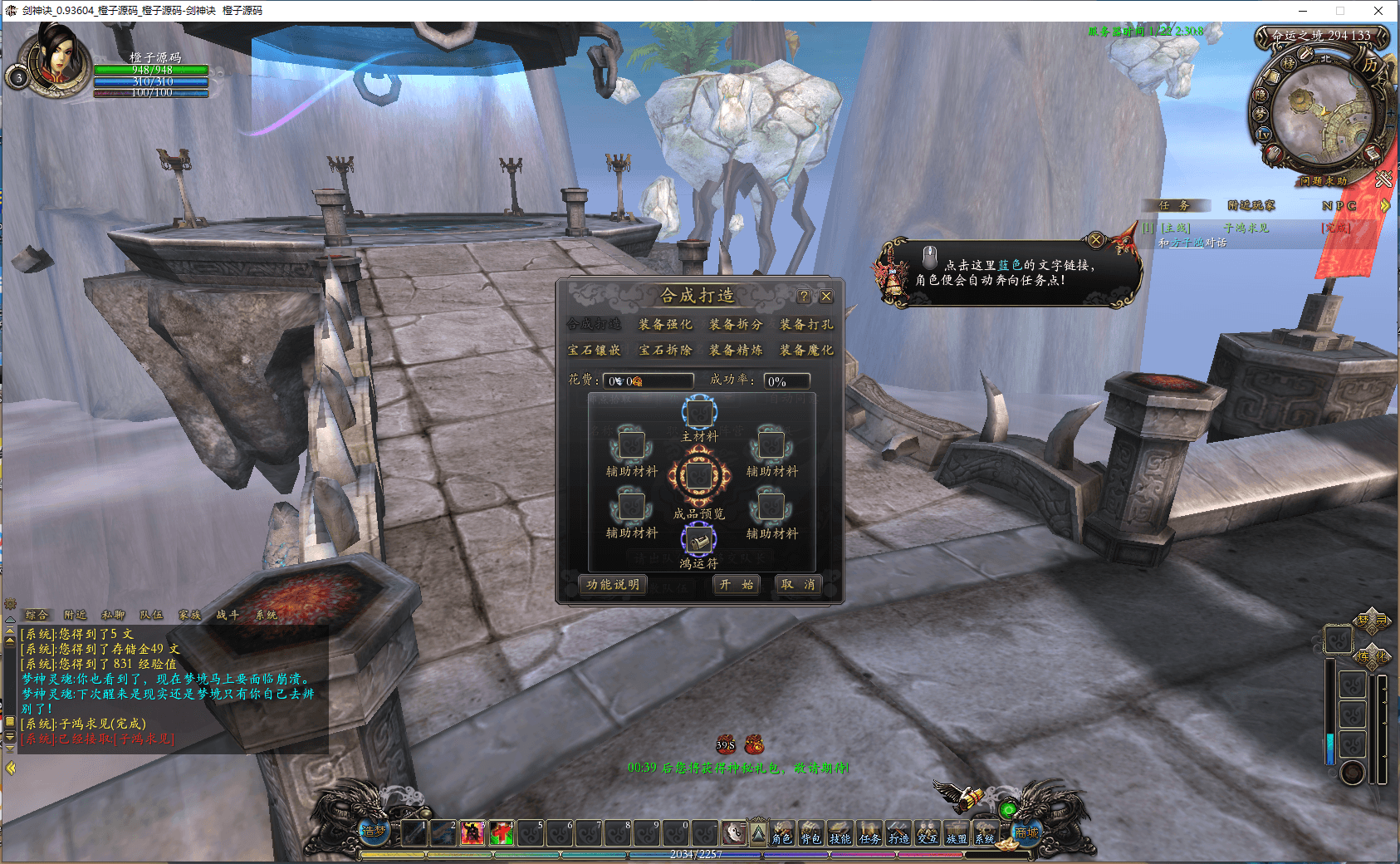The height and width of the screenshot is (864, 1400).
Task: Select the 装备魔化 tab
Action: pos(805,351)
